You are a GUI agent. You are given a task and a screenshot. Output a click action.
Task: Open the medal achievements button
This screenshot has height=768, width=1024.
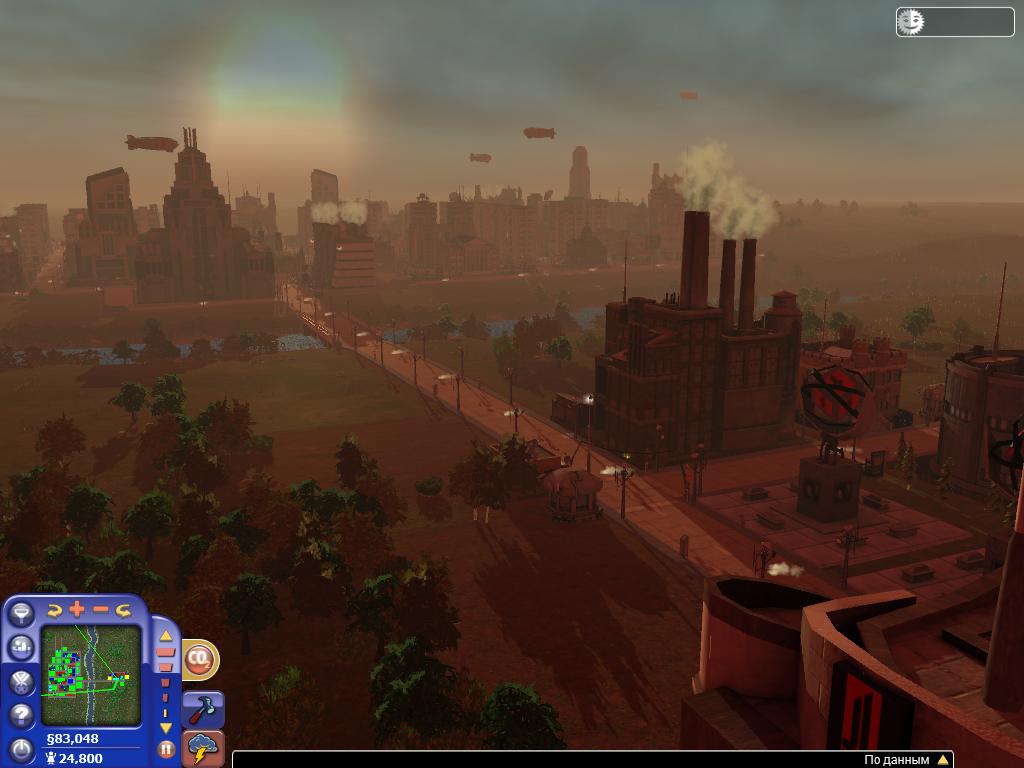[21, 682]
